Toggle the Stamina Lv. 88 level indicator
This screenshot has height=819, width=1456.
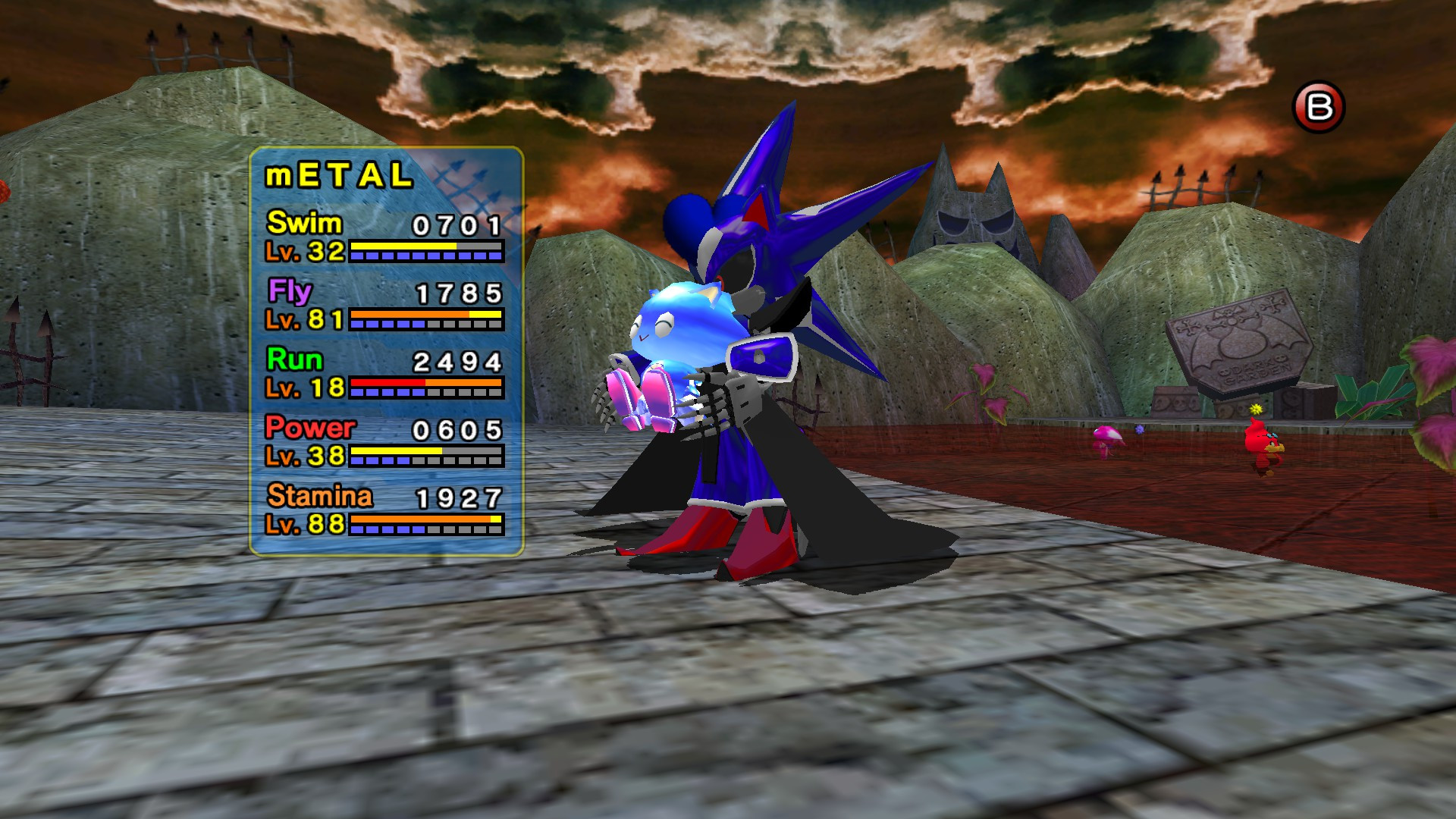306,525
